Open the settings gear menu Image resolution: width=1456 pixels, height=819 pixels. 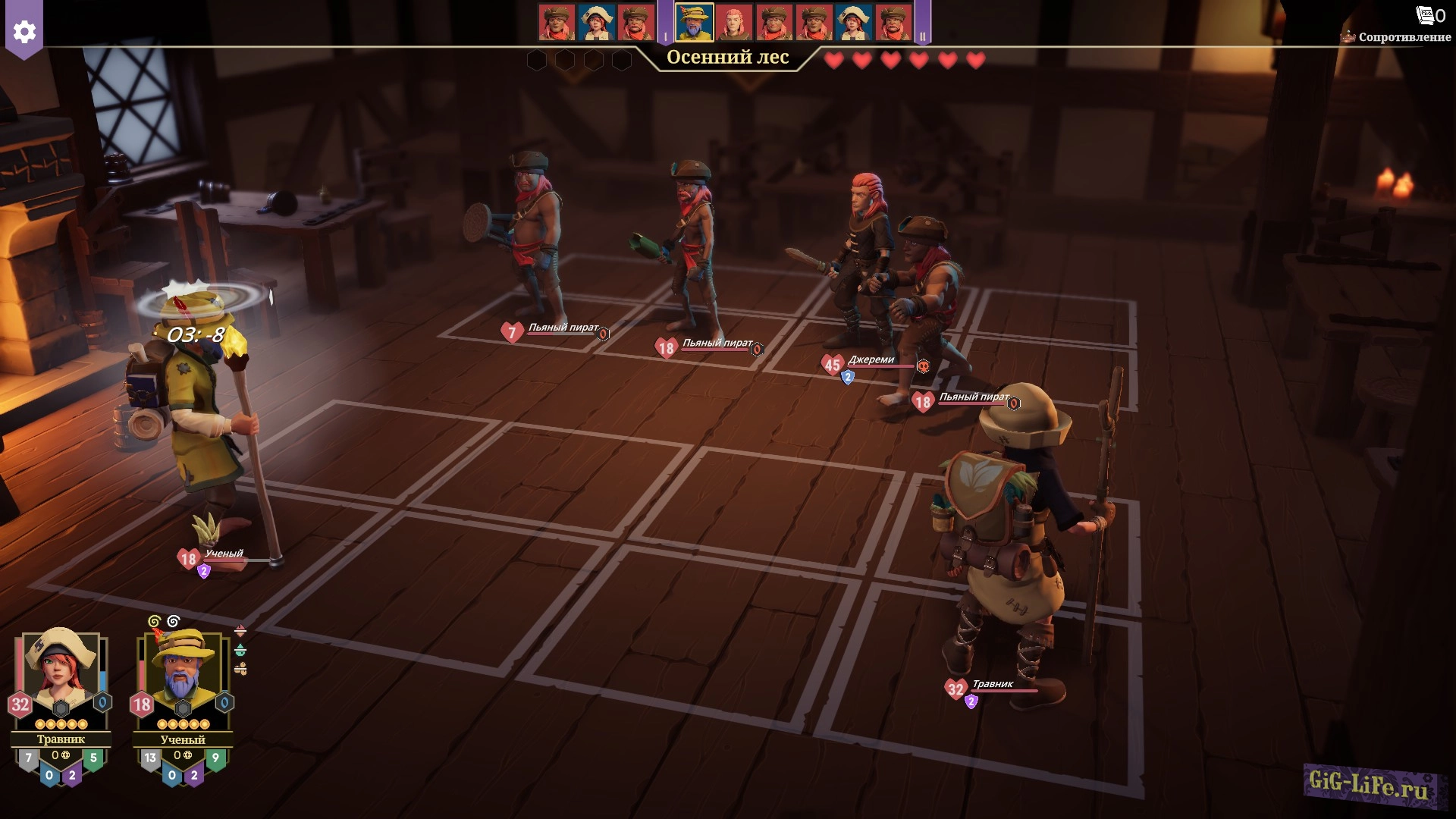[x=24, y=32]
